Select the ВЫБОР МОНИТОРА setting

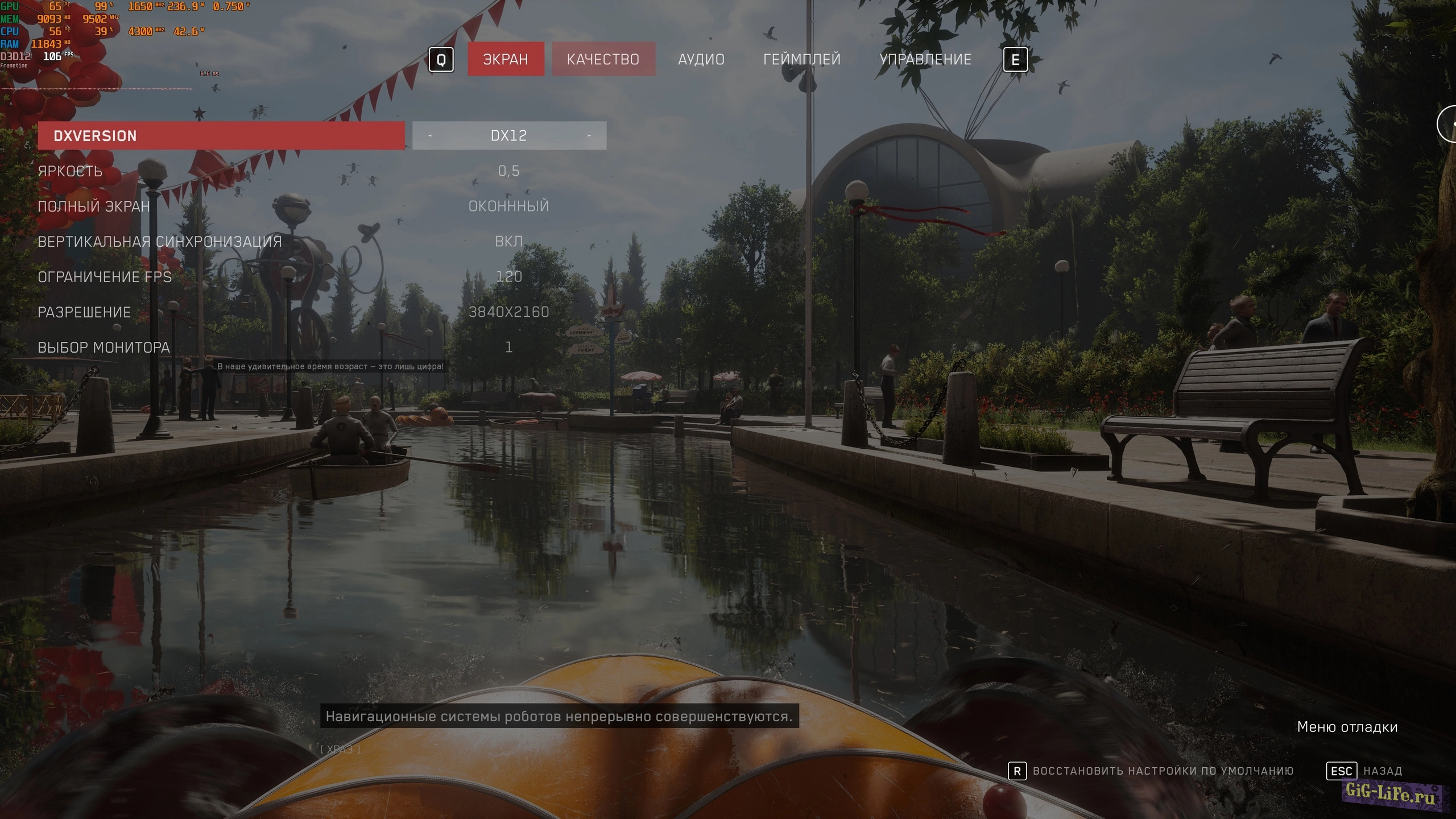104,348
